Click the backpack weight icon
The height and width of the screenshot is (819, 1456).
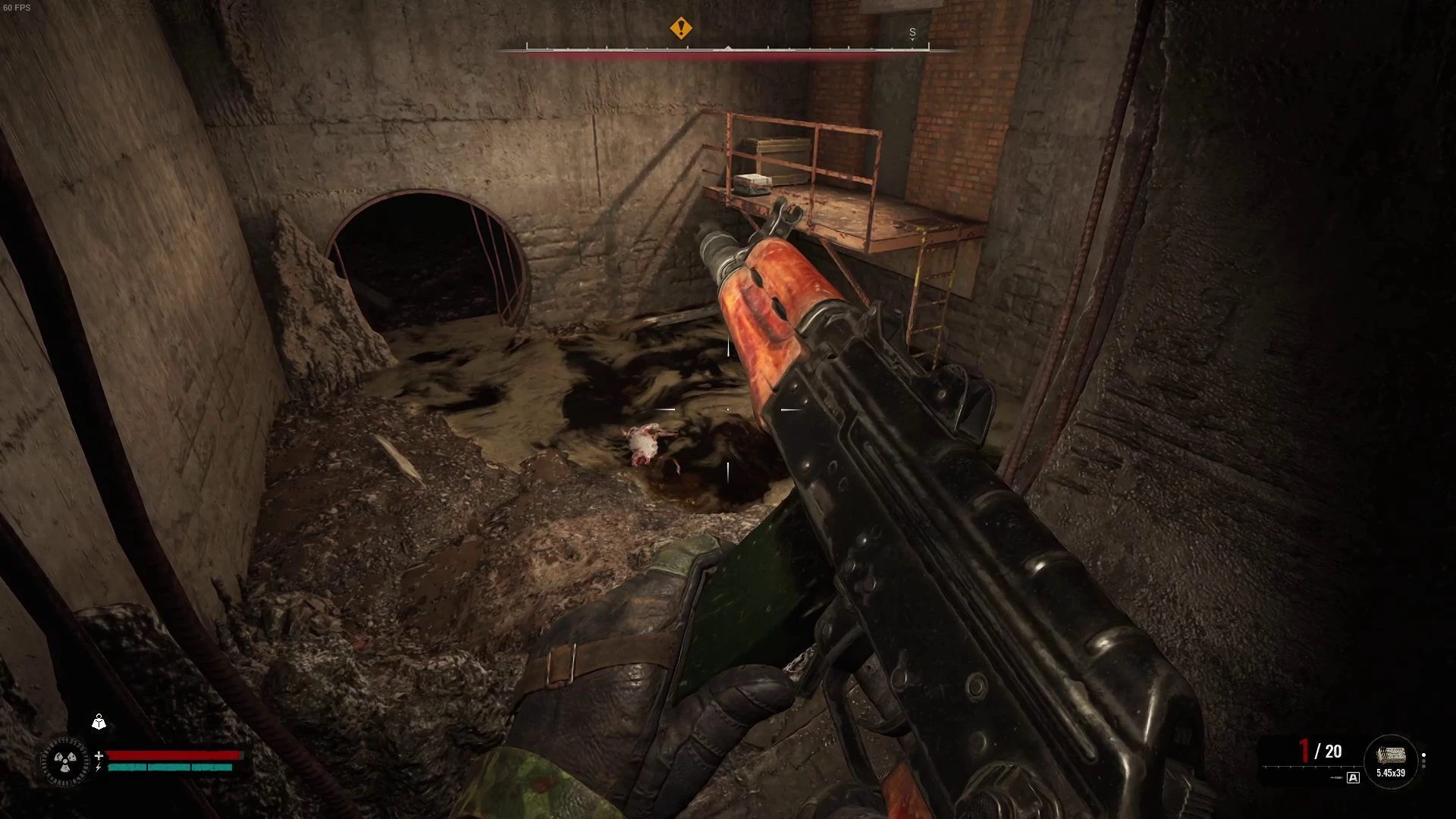(99, 722)
